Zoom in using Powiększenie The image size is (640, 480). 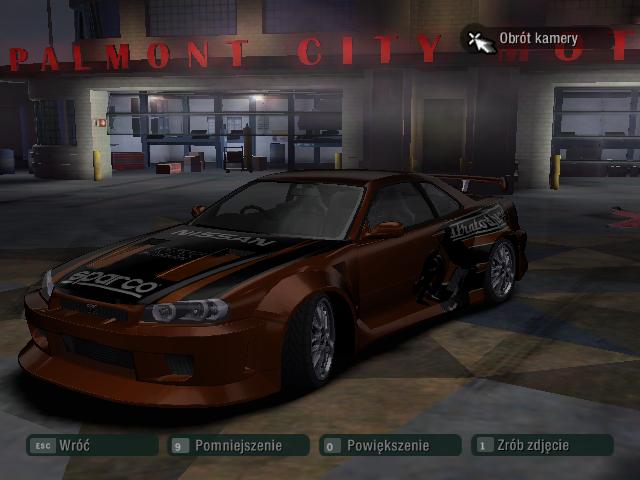(388, 445)
